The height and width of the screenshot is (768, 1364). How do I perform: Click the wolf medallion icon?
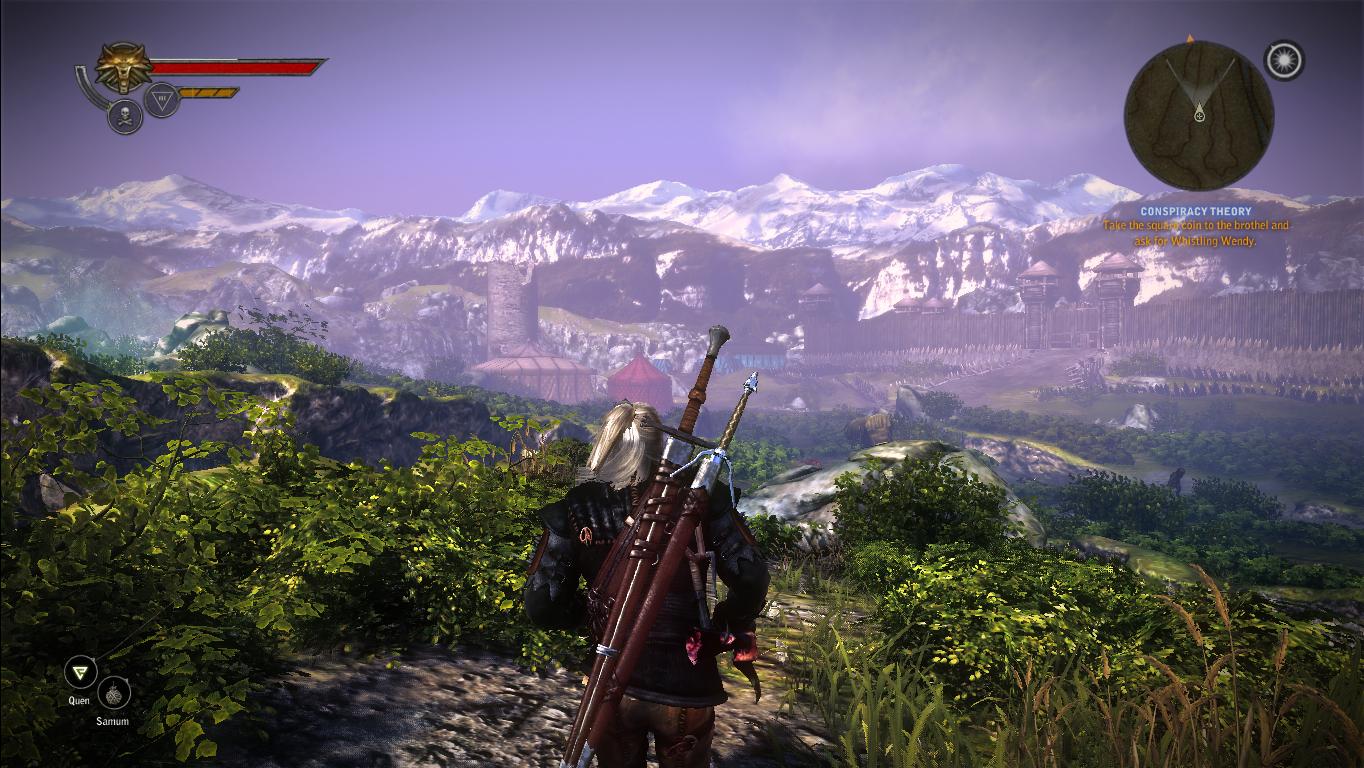click(x=124, y=67)
